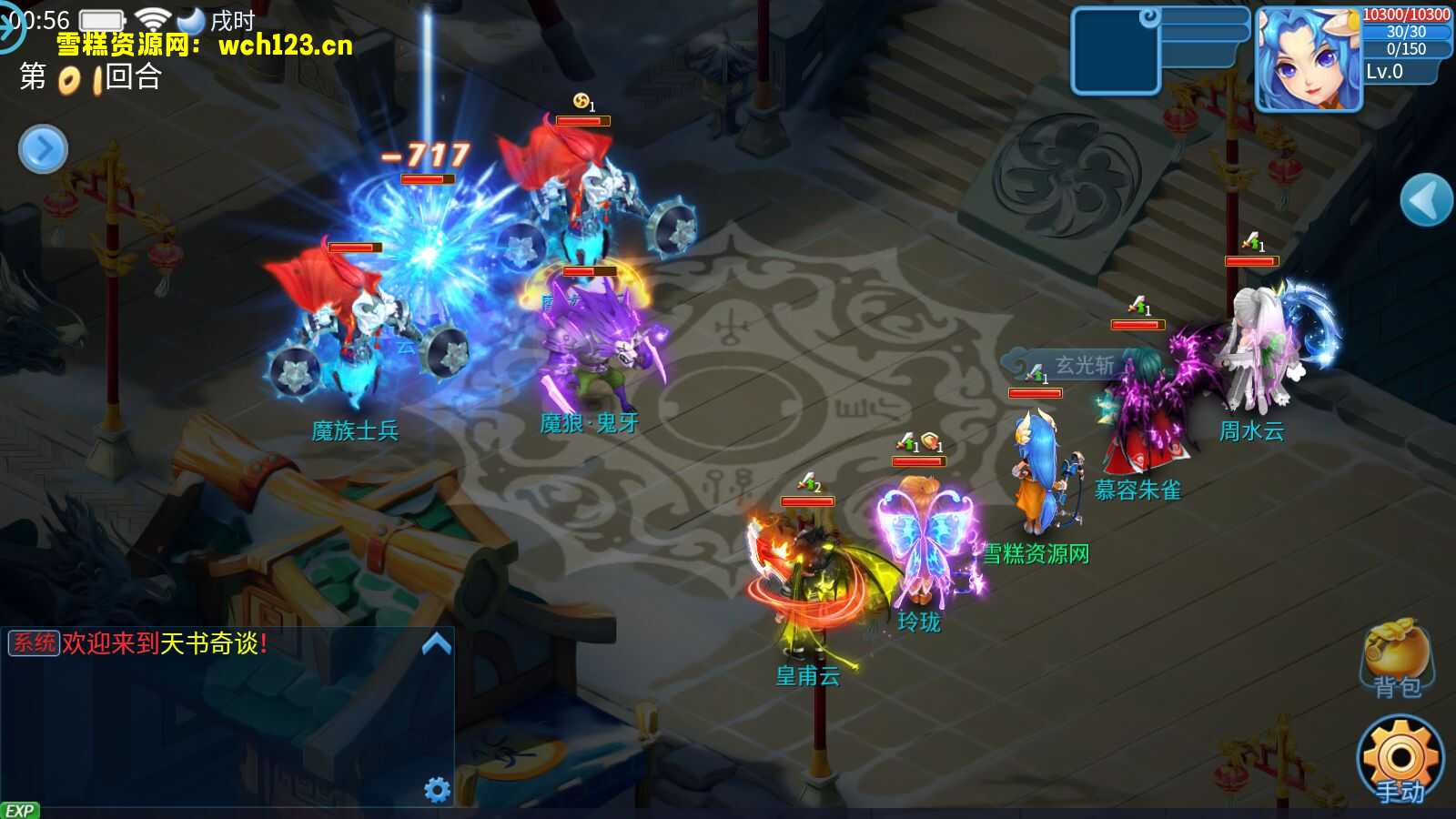Select the blue panel beside the portrait

1116,53
